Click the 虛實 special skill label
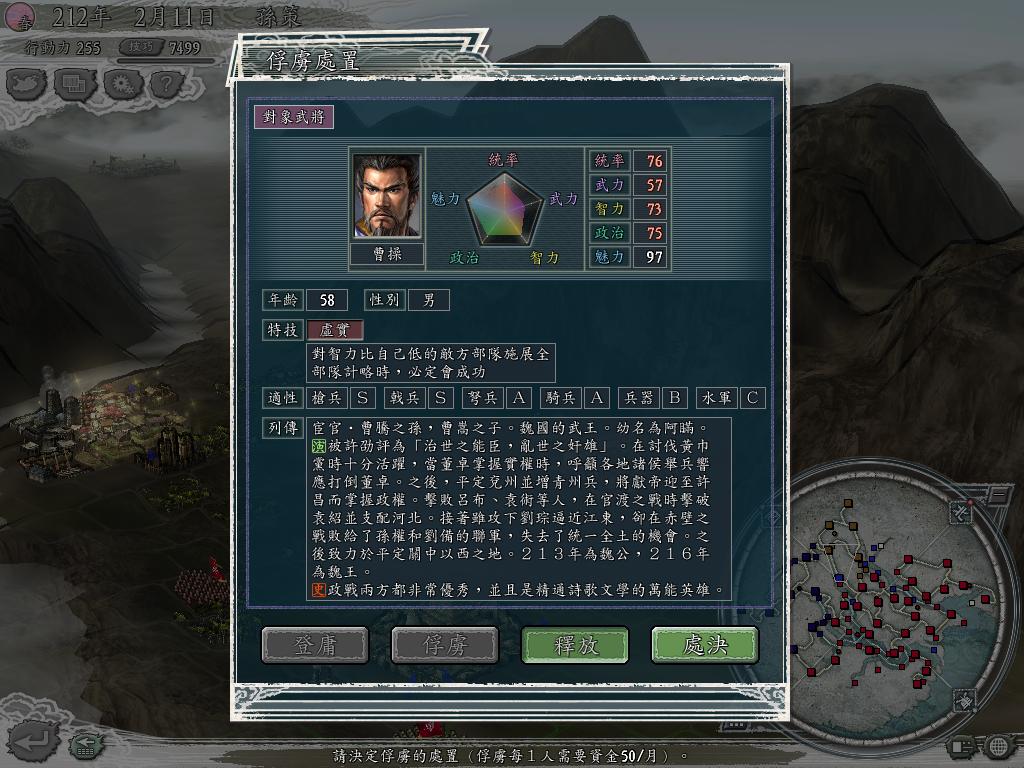Screen dimensions: 1024x768 click(x=334, y=330)
